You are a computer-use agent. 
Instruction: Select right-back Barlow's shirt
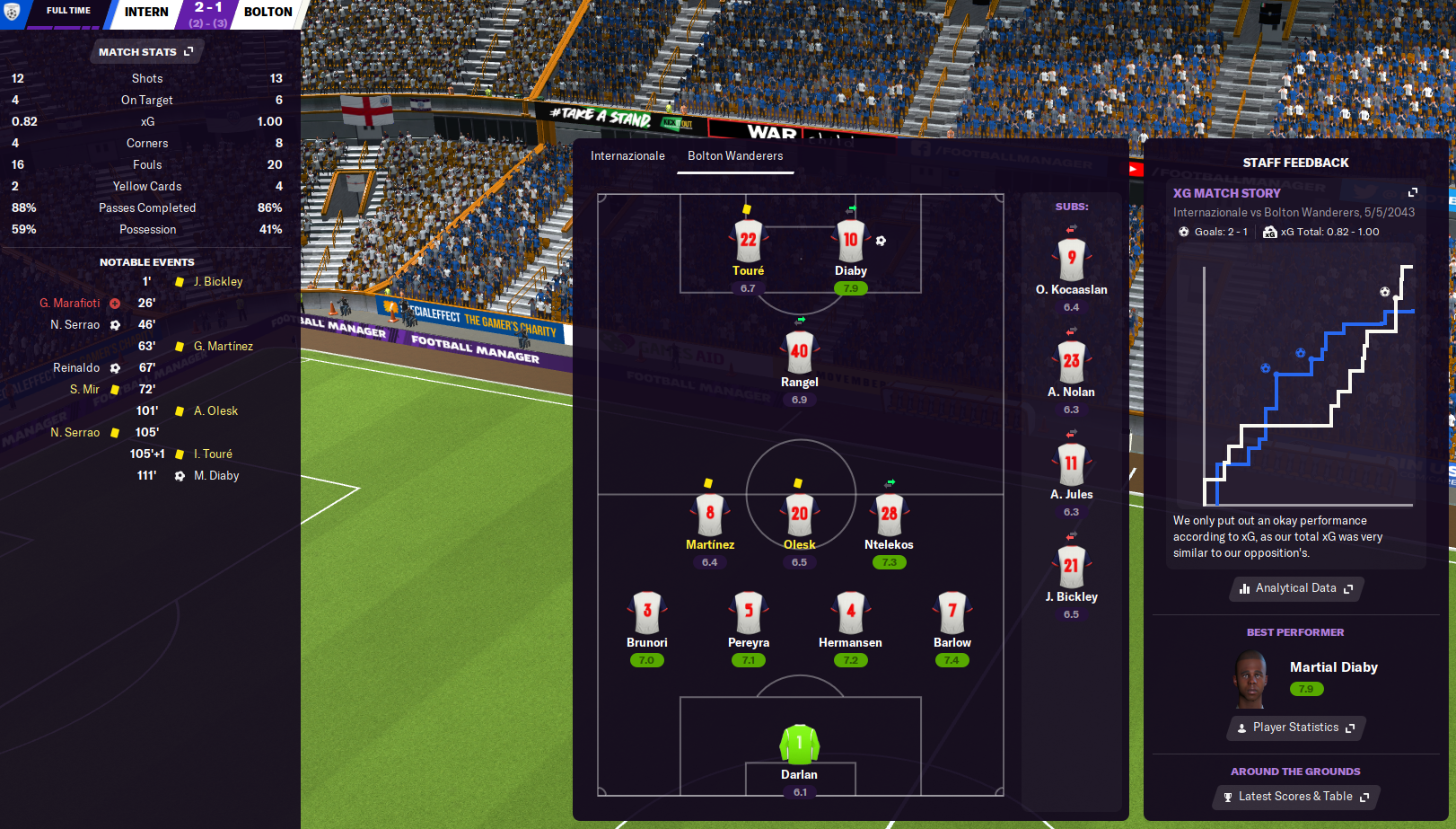click(x=952, y=612)
